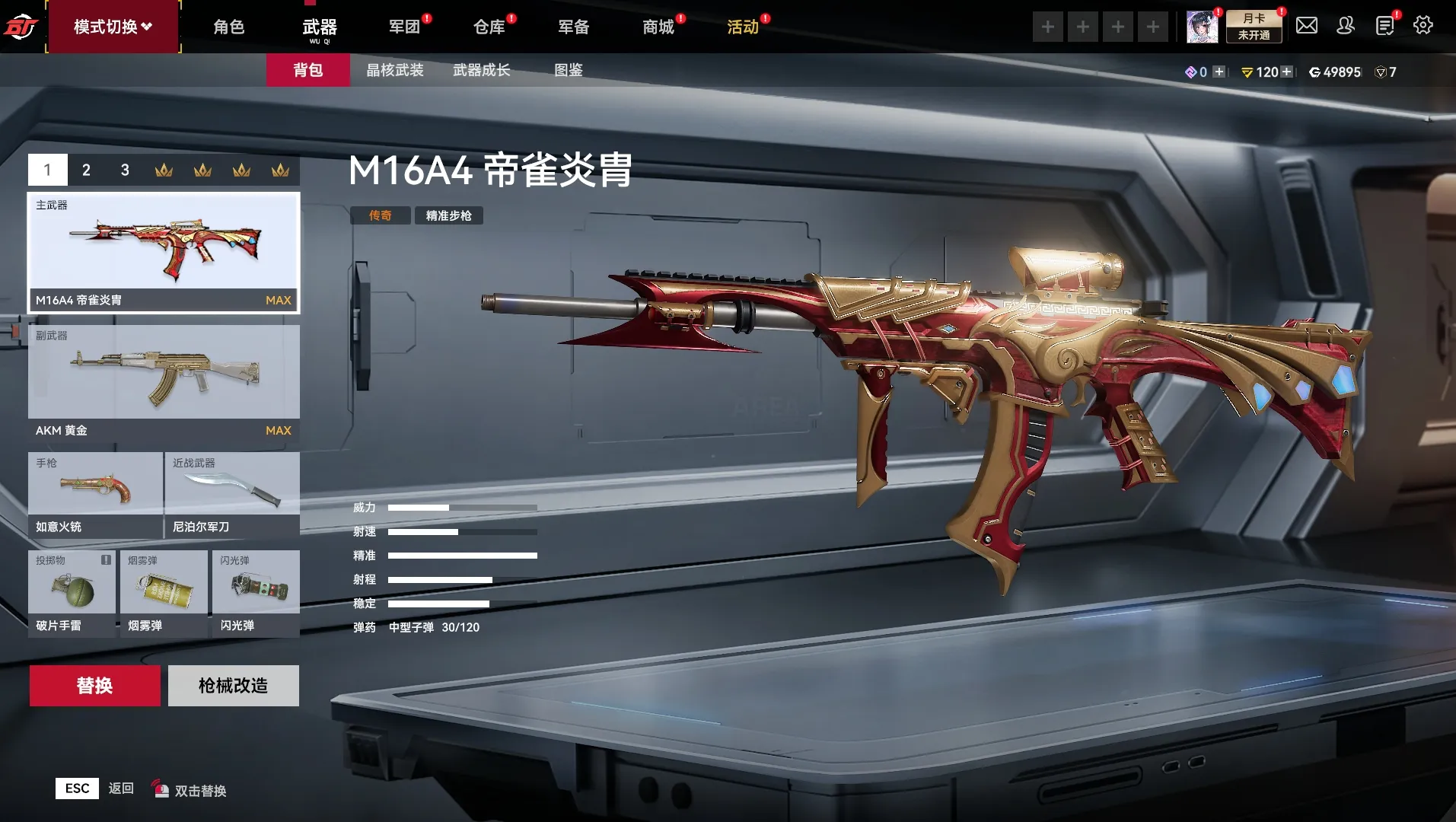Select the 尼泊尔军刀 melee weapon slot
The image size is (1456, 822).
(x=232, y=495)
